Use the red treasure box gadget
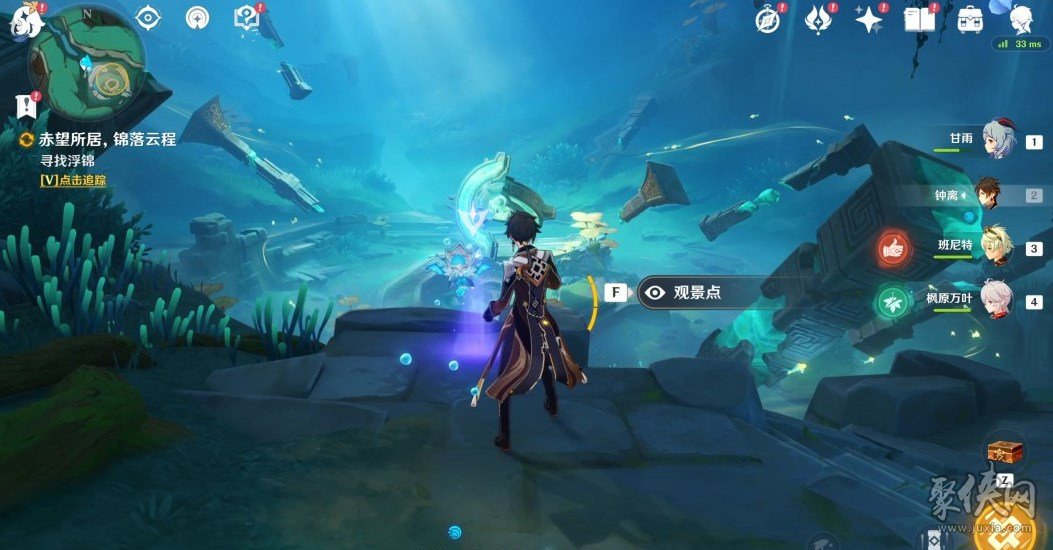 tap(1003, 452)
